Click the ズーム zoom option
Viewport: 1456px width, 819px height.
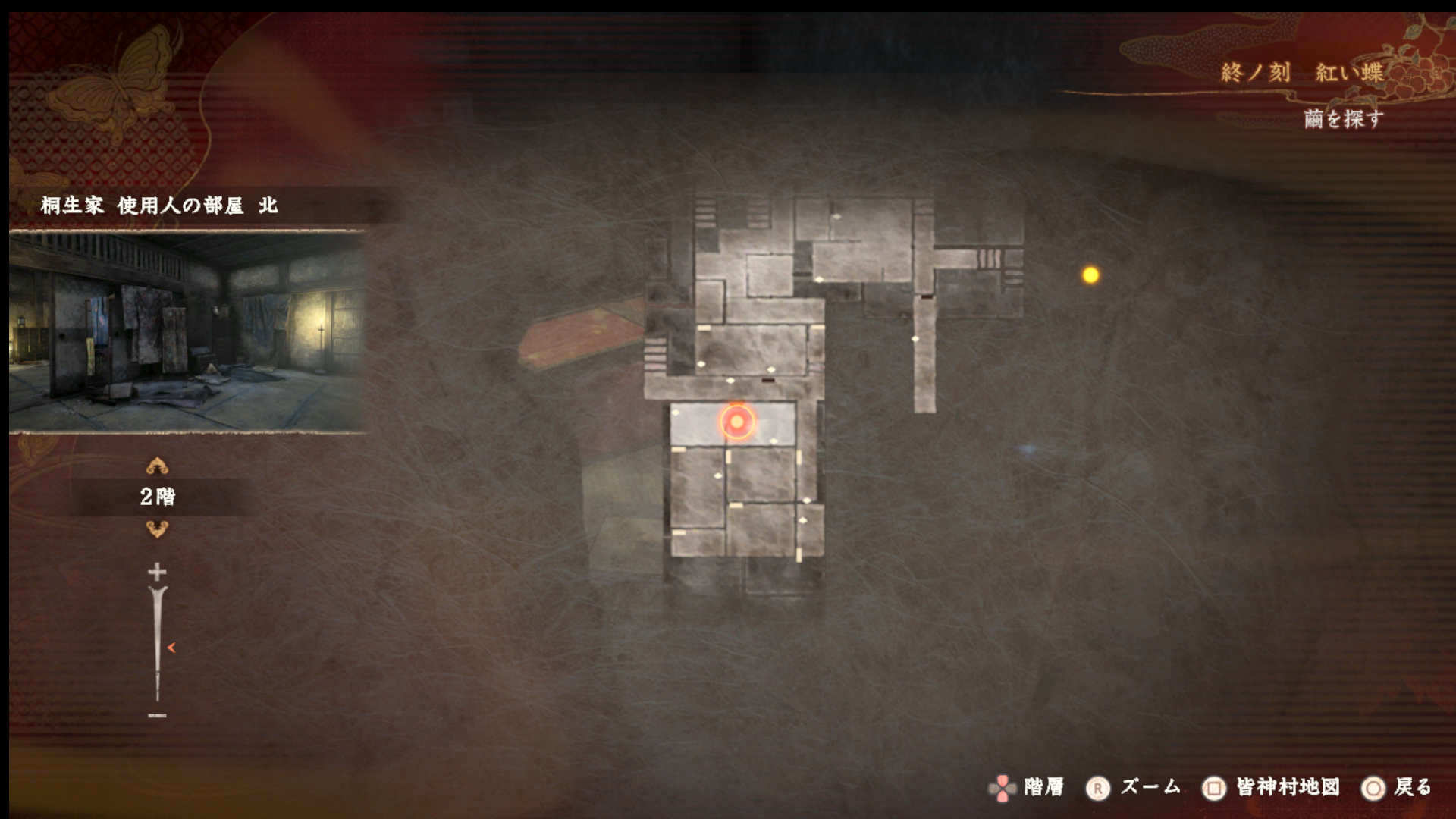1135,788
